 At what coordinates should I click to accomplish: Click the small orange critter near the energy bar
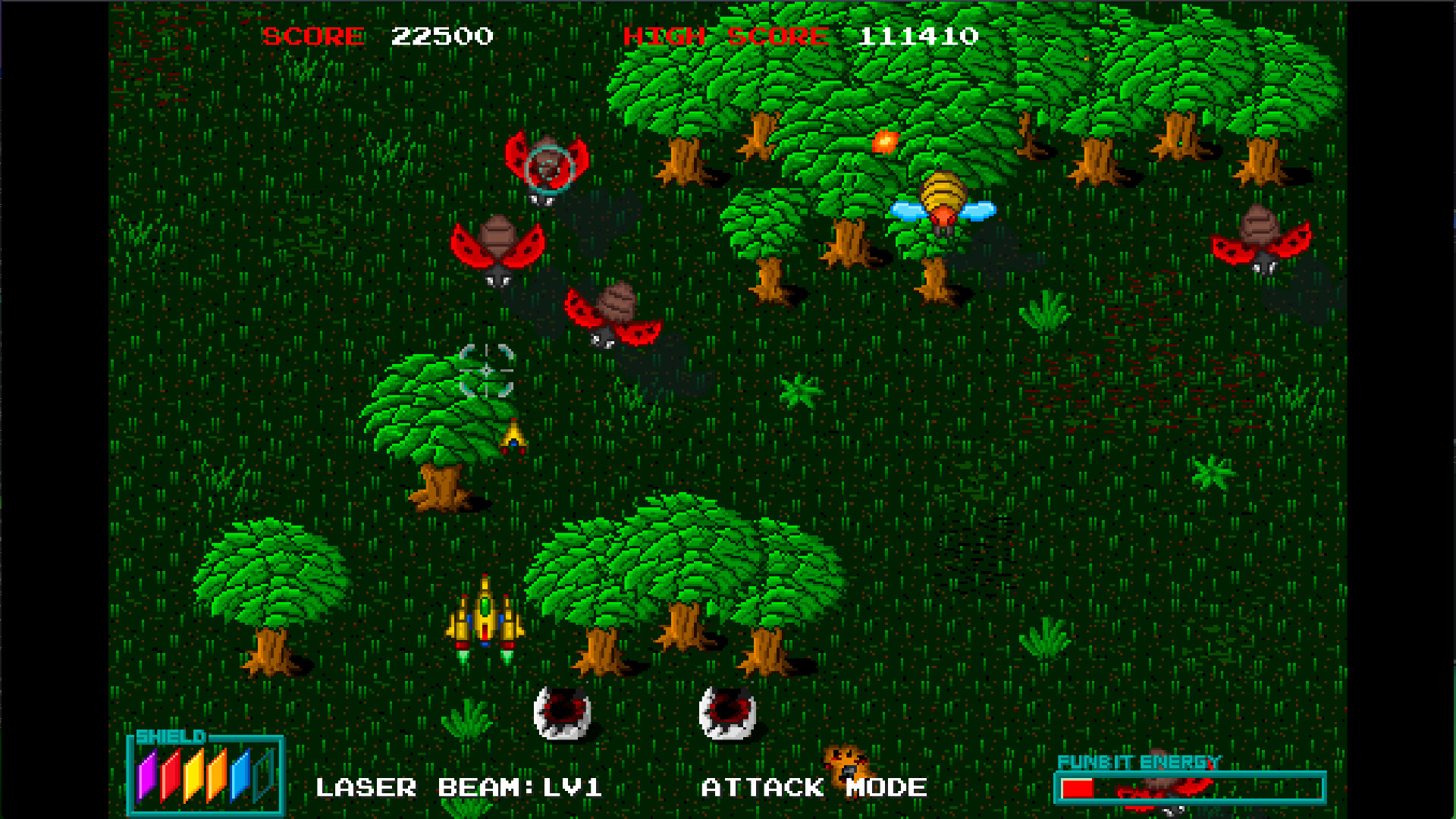849,766
